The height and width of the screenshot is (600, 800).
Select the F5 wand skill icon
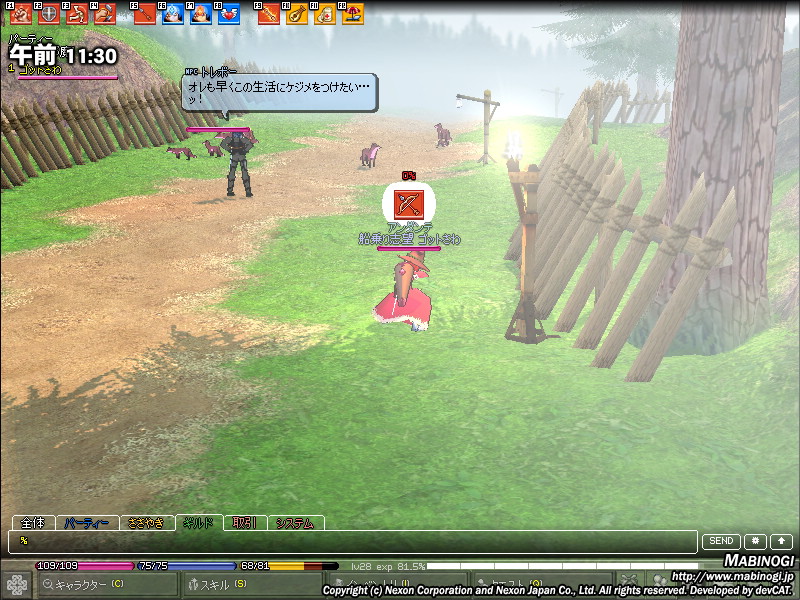(x=145, y=14)
